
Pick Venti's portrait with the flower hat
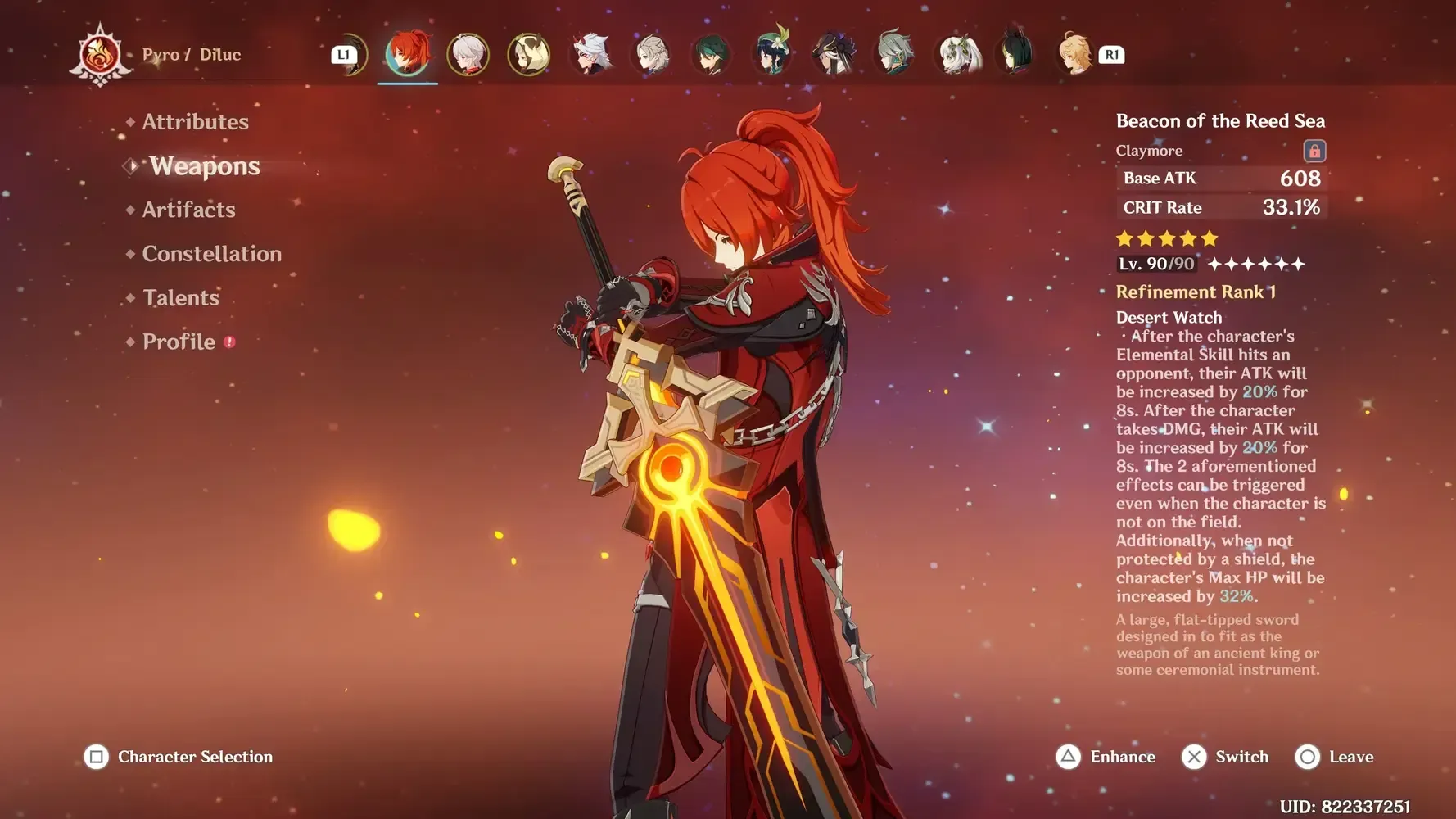772,54
